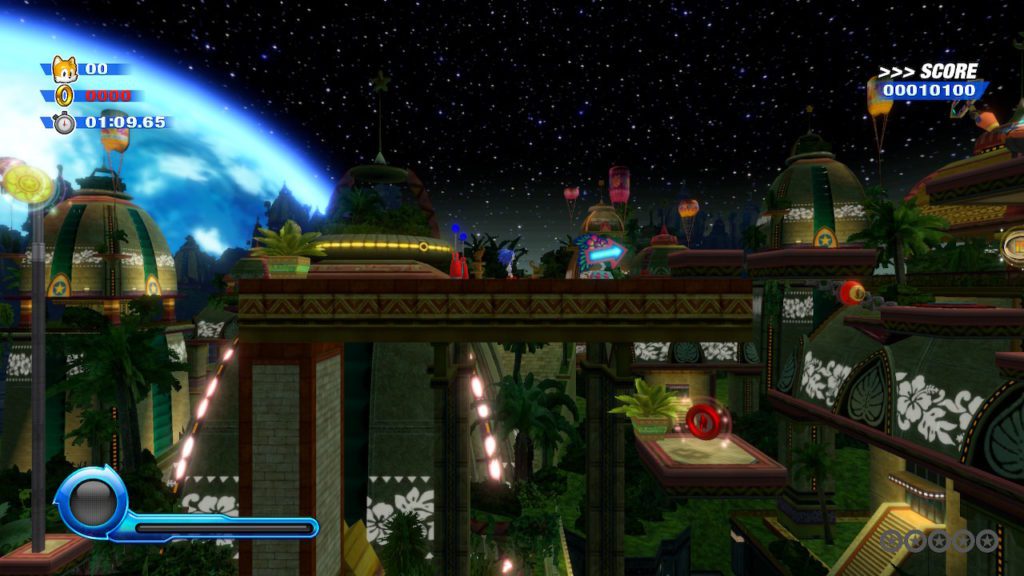Viewport: 1024px width, 576px height.
Task: Click the Tails lives icon
Action: [64, 69]
